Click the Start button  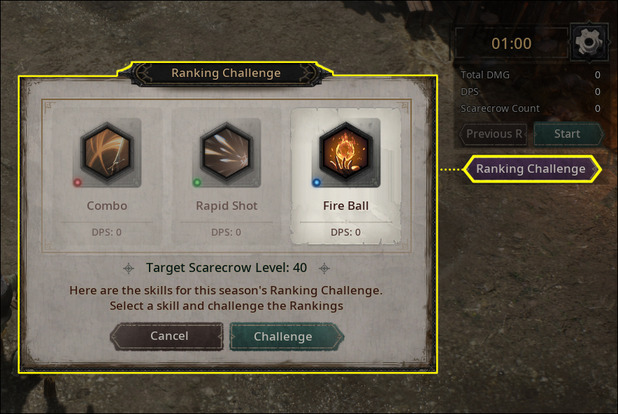tap(567, 134)
